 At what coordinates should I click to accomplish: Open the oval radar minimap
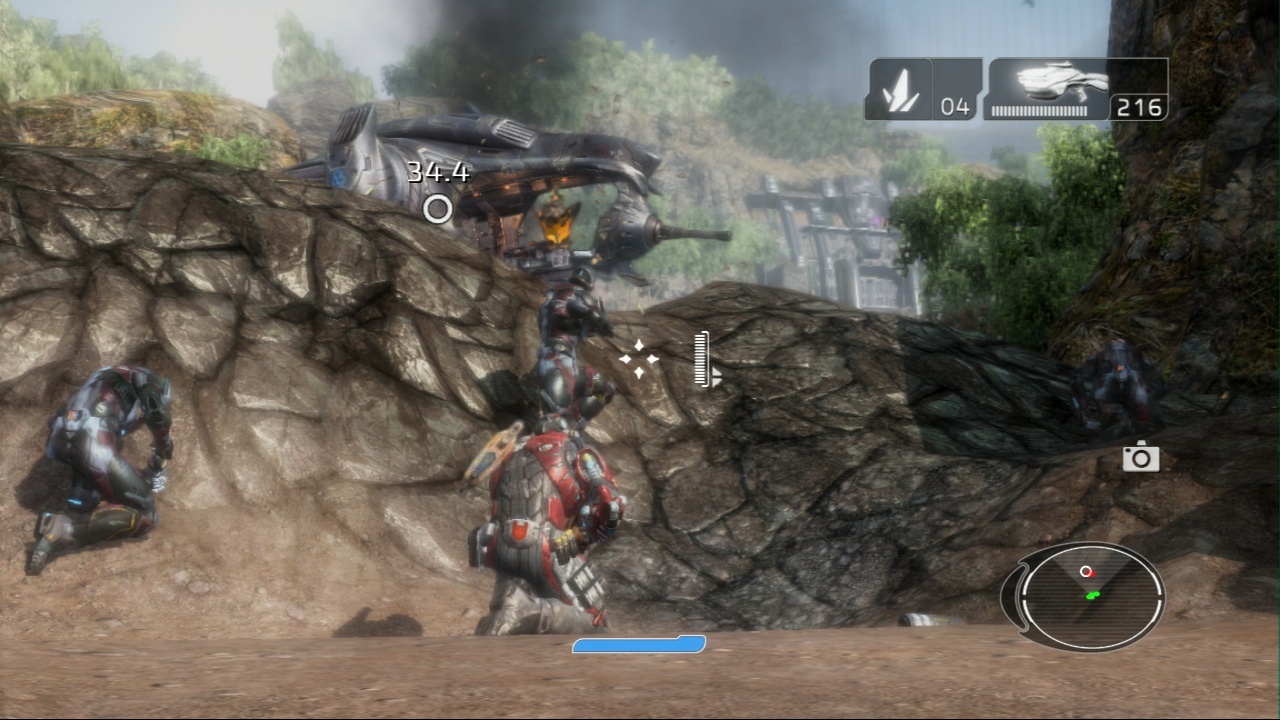1089,595
